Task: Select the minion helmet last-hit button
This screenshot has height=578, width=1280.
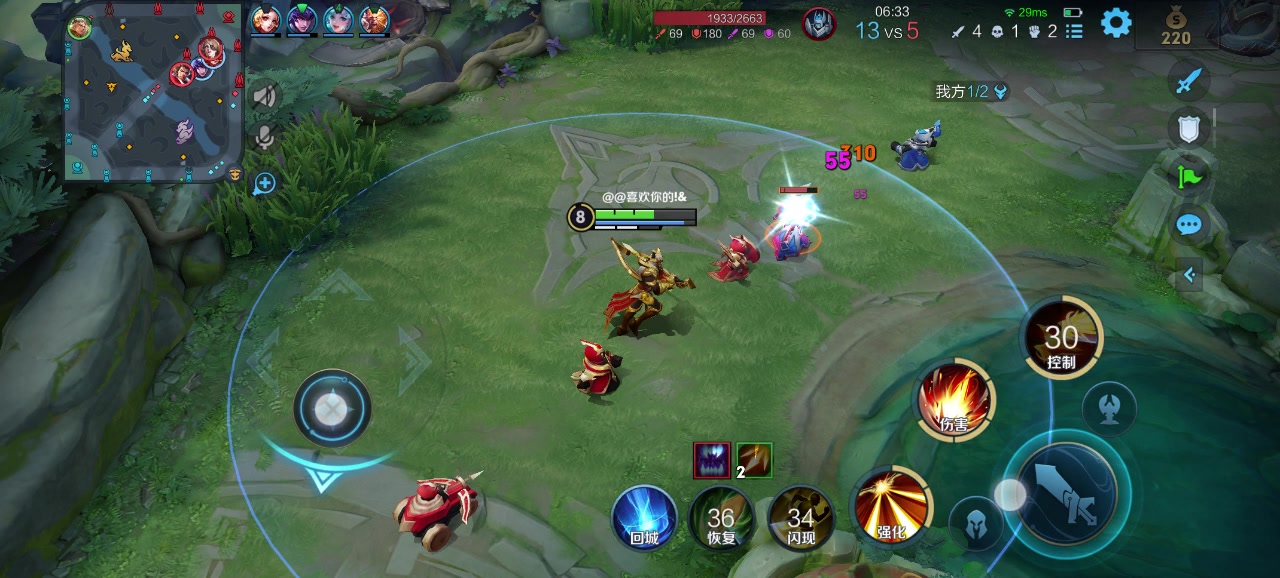Action: (x=976, y=523)
